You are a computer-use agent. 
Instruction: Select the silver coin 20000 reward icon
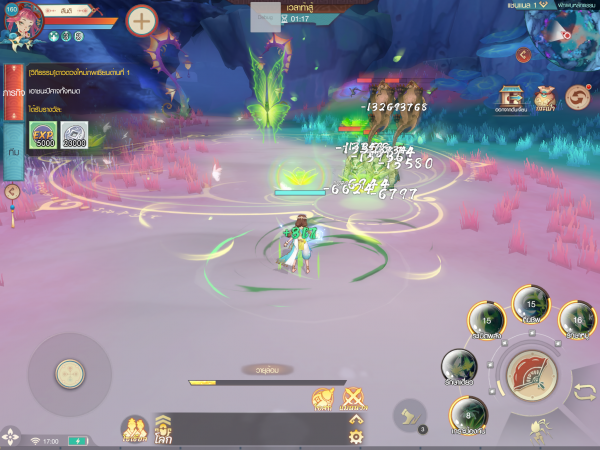coord(73,135)
